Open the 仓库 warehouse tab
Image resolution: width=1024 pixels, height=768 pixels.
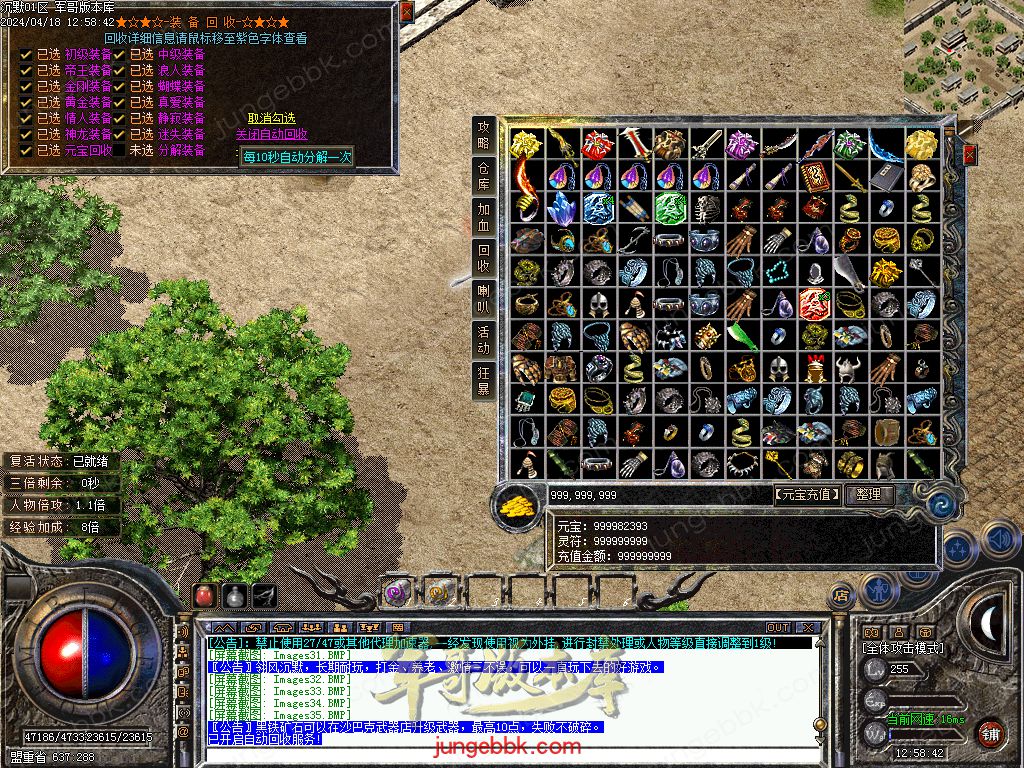coord(484,176)
